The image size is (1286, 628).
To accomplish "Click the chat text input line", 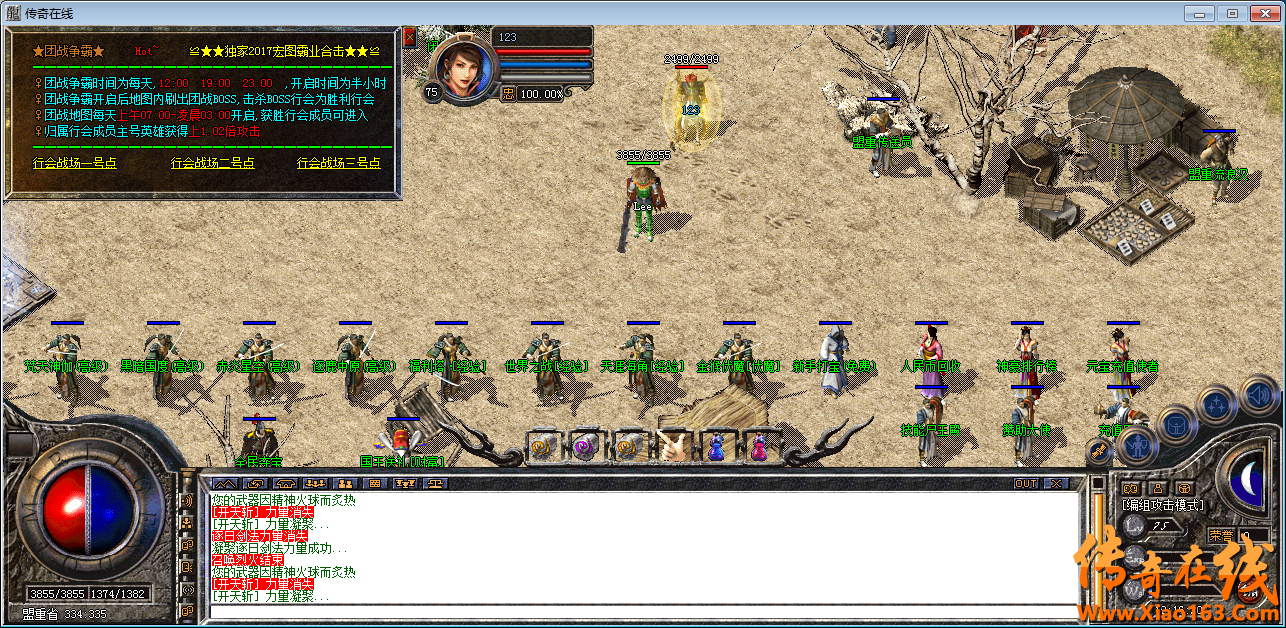I will pyautogui.click(x=640, y=612).
